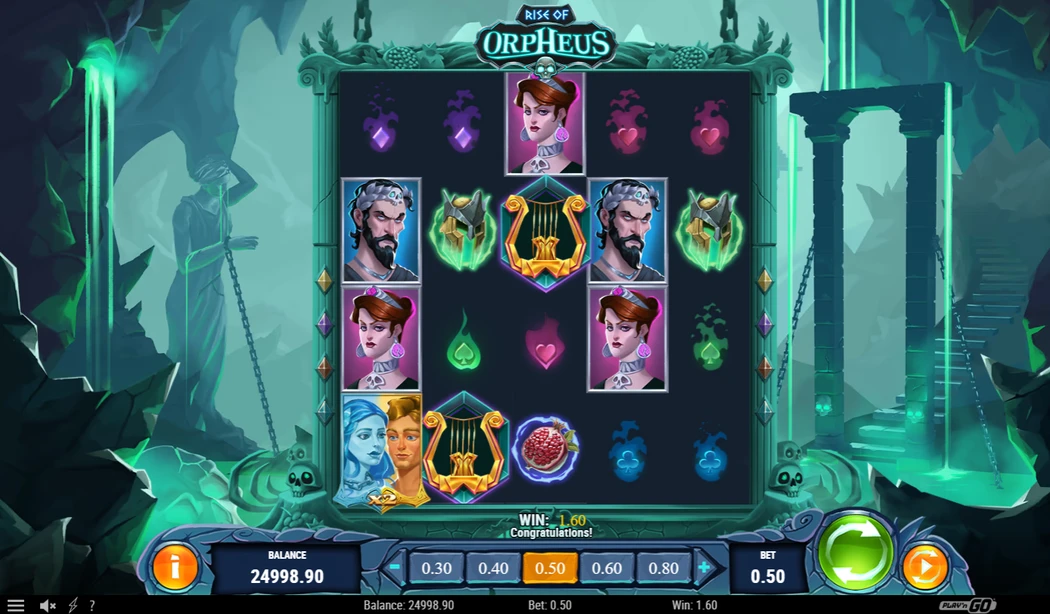Decrease the bet with the minus button
Viewport: 1050px width, 614px height.
[395, 567]
